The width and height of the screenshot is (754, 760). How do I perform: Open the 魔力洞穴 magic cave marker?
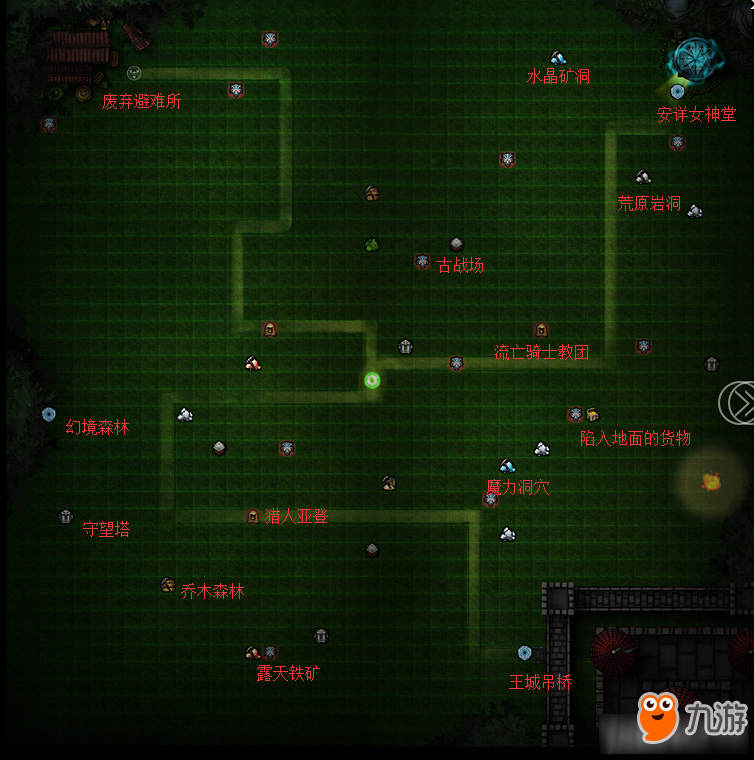(x=507, y=466)
